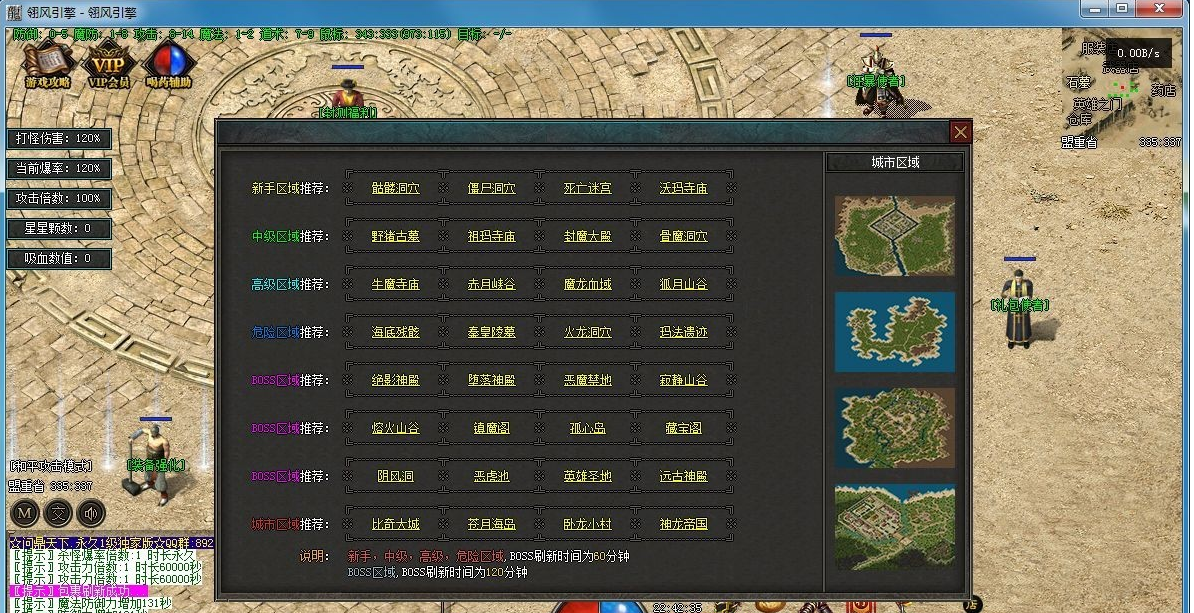Choose the 神龙帝国 city link
This screenshot has height=613, width=1194.
(683, 524)
